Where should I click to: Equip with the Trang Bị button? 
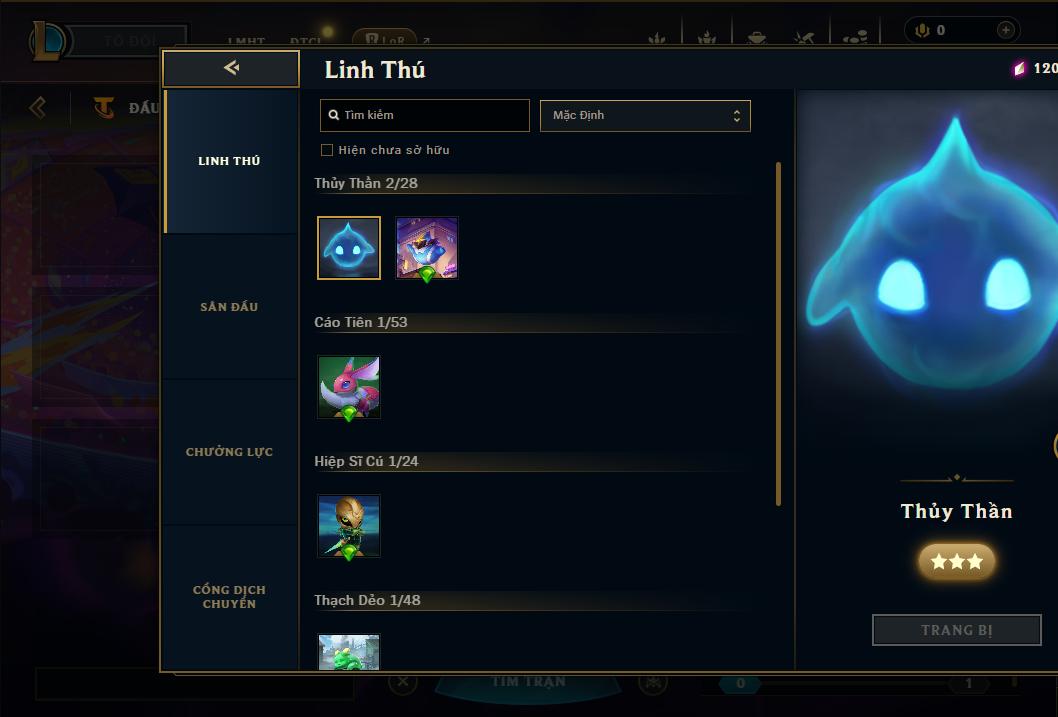(957, 630)
